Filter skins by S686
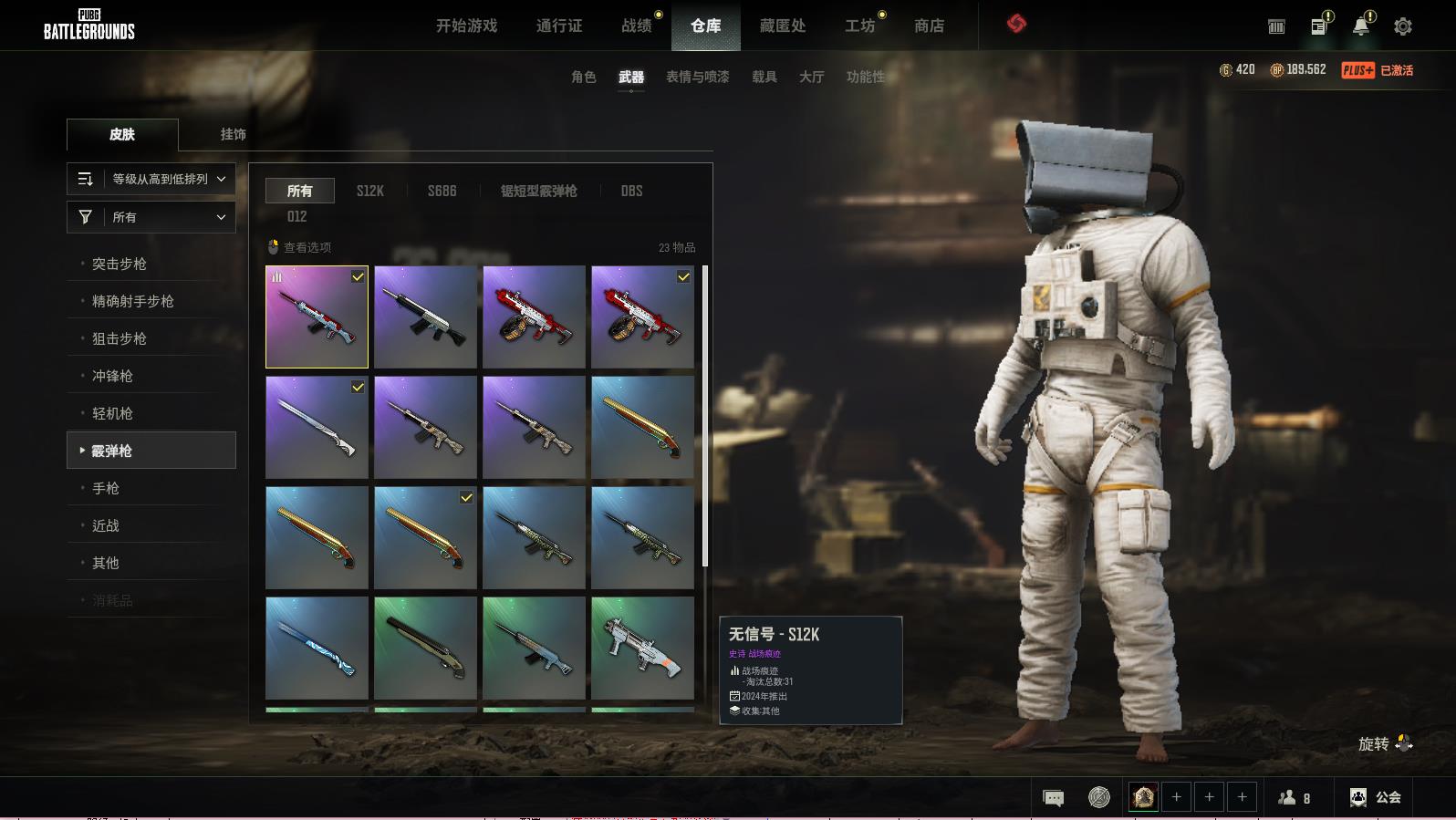Image resolution: width=1456 pixels, height=820 pixels. 442,191
